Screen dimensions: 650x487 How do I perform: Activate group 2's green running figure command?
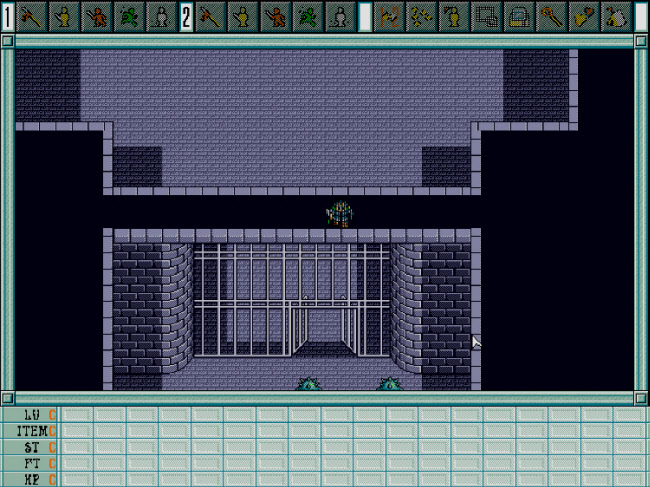click(306, 16)
